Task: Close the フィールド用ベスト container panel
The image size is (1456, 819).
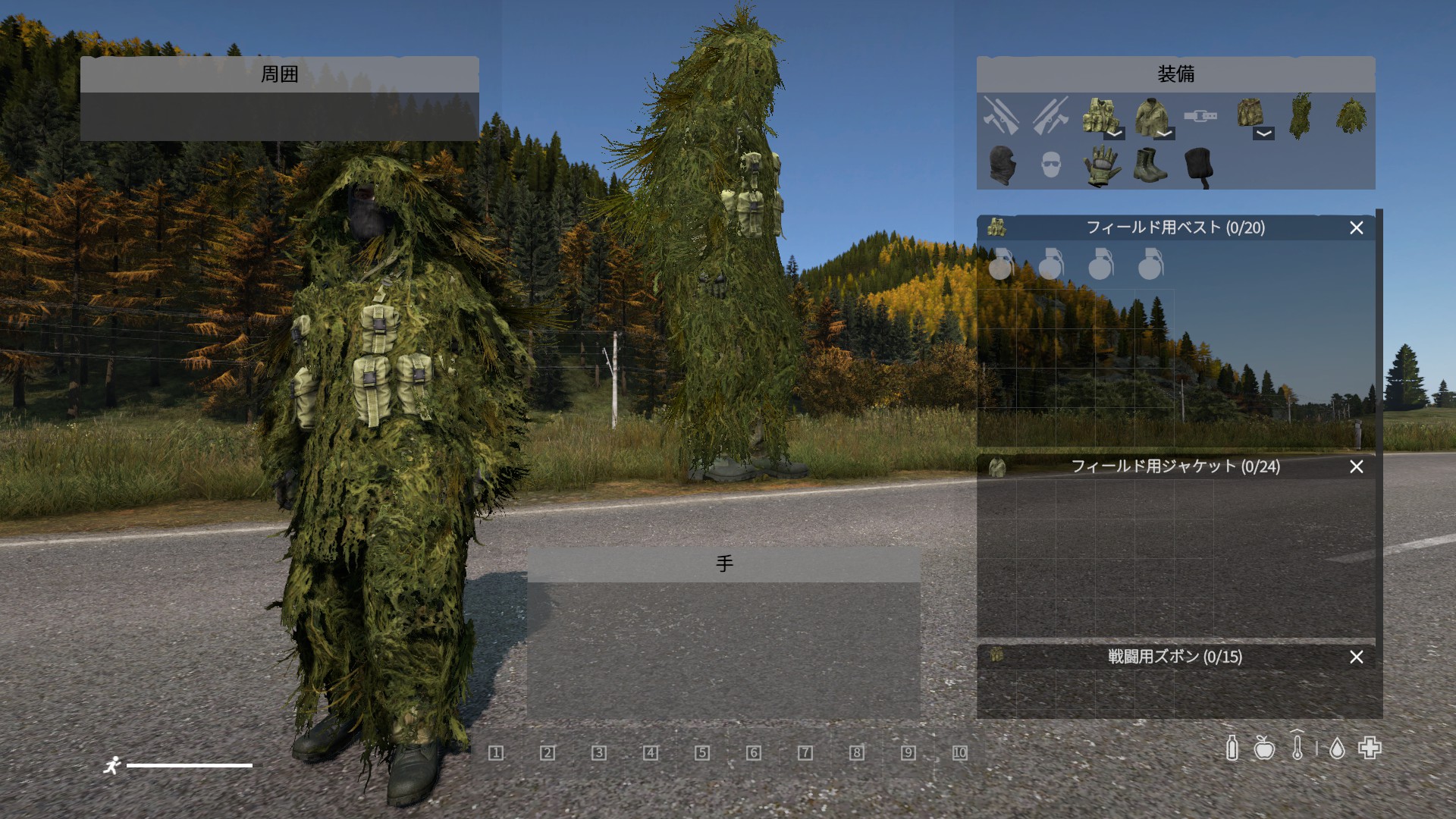Action: [x=1356, y=227]
